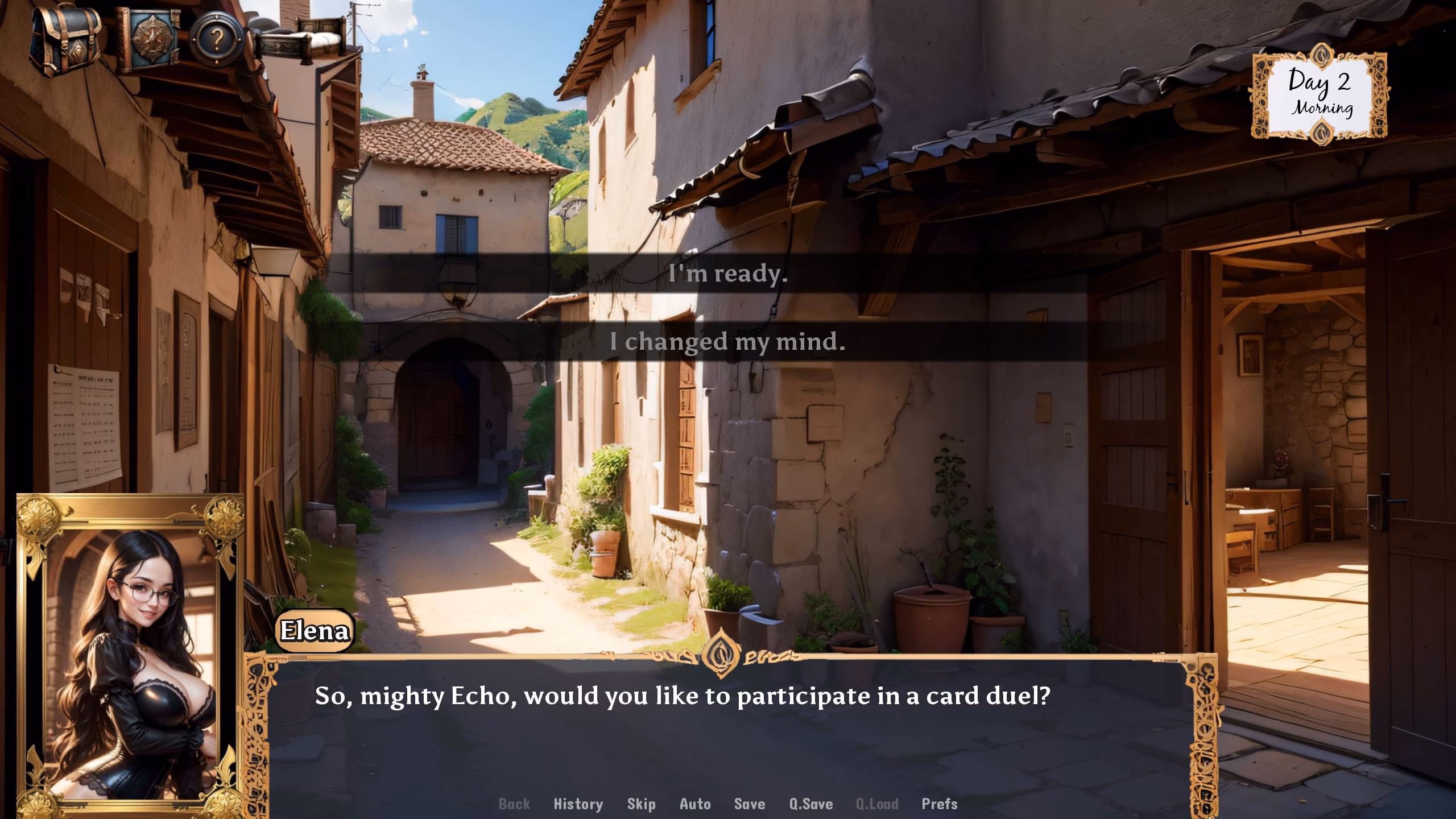Click Back to rewind dialogue
The height and width of the screenshot is (819, 1456).
[514, 804]
